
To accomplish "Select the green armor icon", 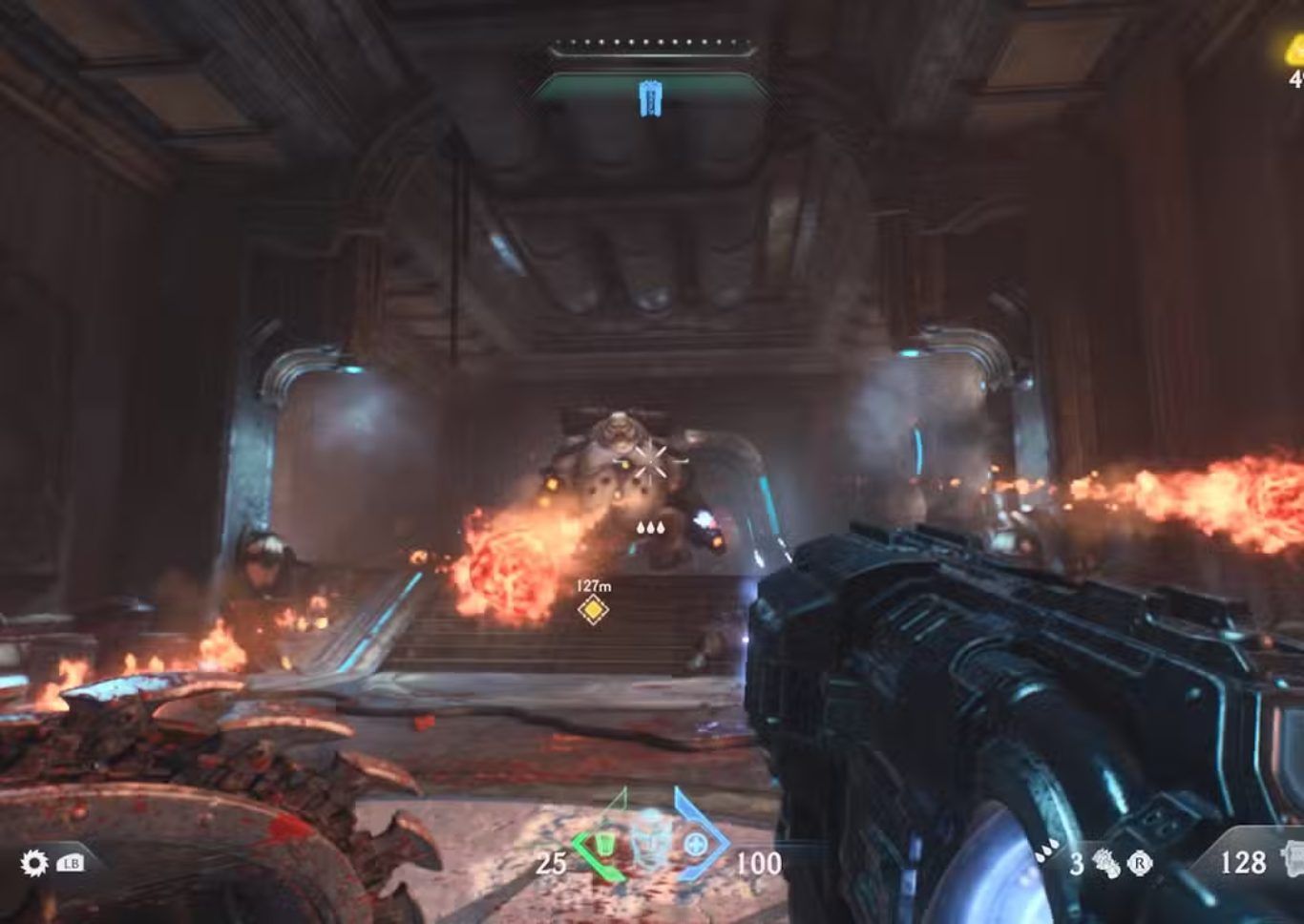I will [x=603, y=845].
